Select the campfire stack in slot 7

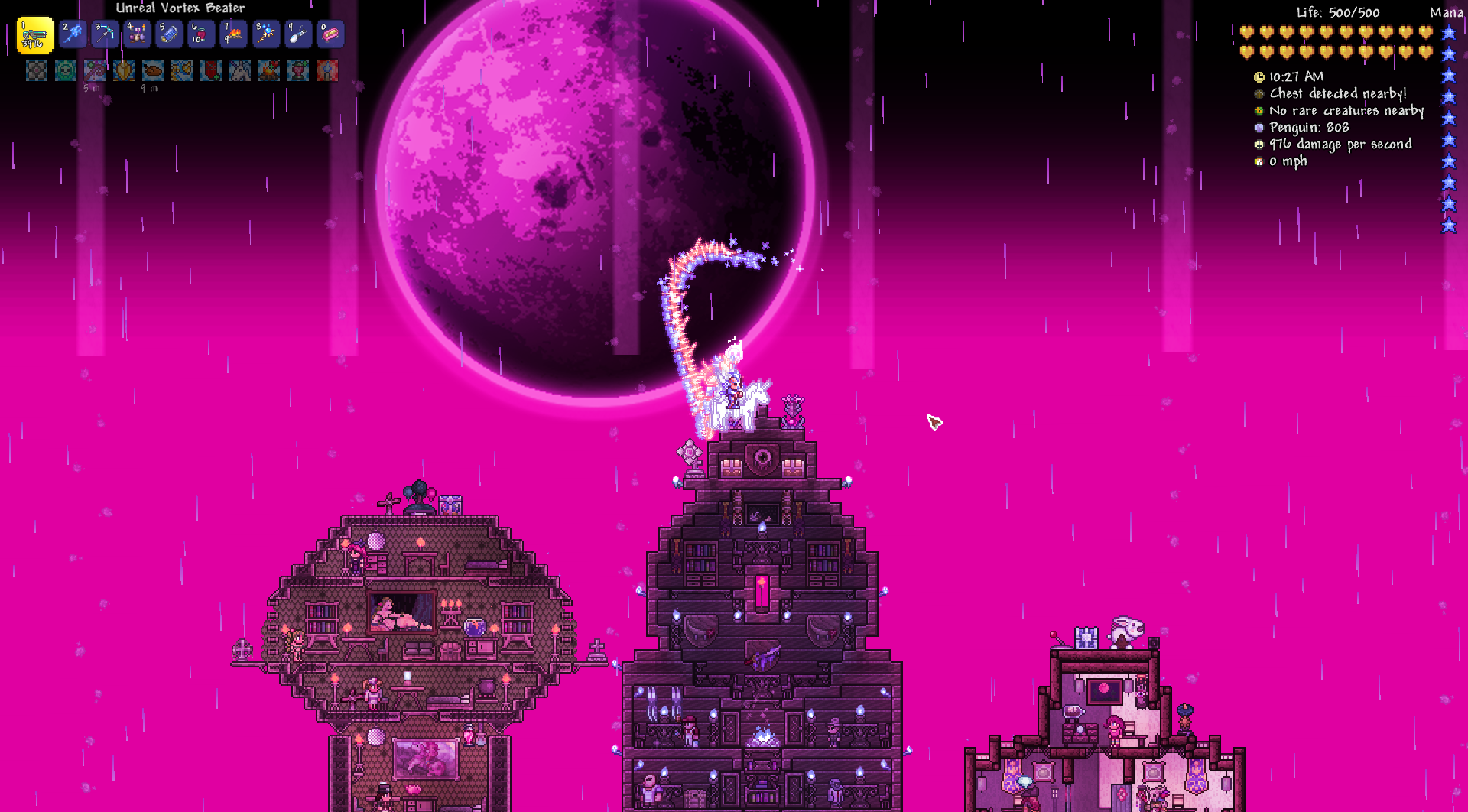tap(233, 34)
